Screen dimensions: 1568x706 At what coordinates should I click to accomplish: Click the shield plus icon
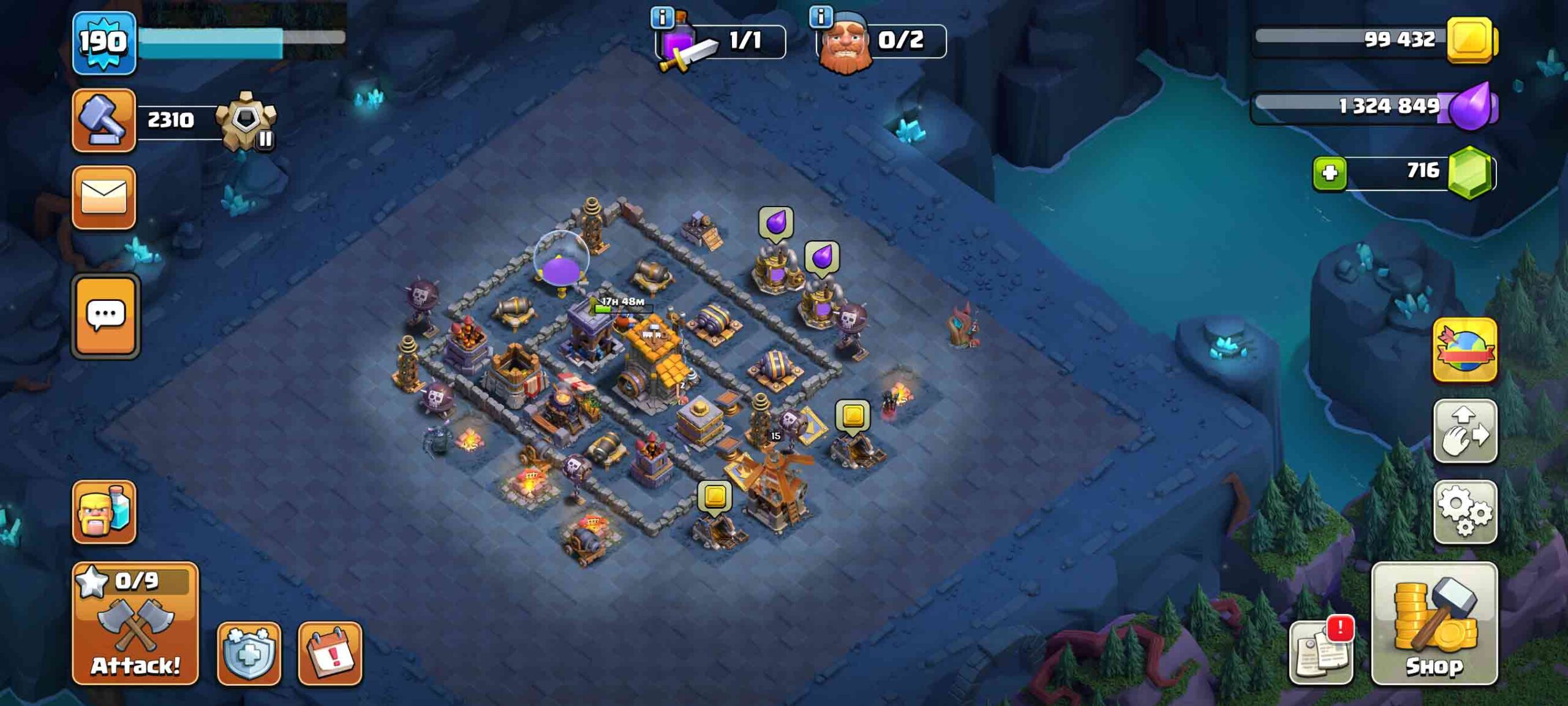tap(249, 653)
